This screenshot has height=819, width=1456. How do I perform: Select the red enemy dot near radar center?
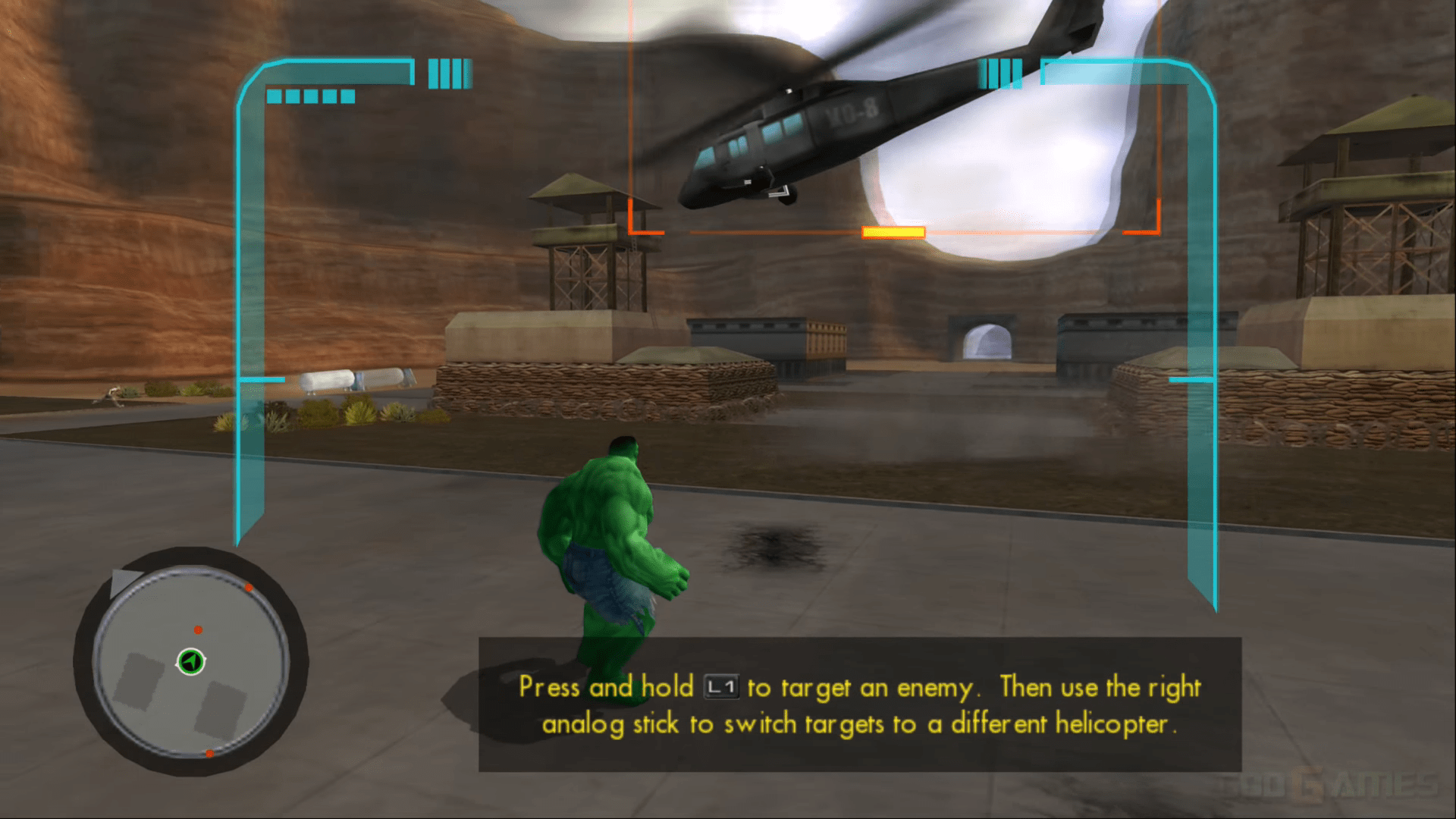point(199,629)
